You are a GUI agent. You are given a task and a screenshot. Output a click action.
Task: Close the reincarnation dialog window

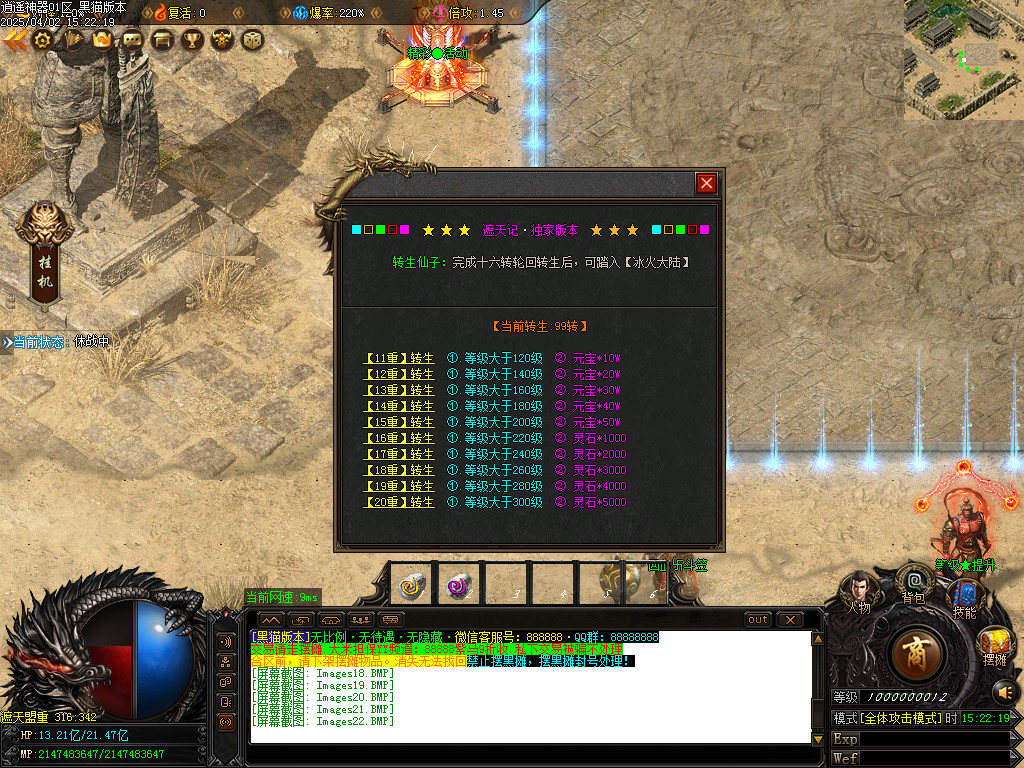coord(706,183)
